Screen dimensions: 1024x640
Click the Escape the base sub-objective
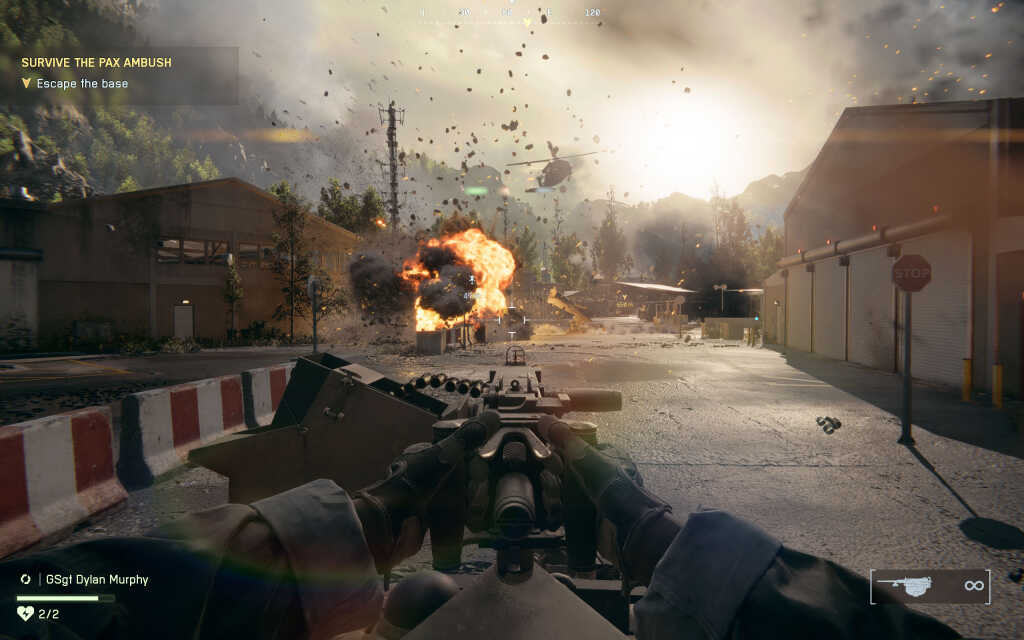pos(82,84)
